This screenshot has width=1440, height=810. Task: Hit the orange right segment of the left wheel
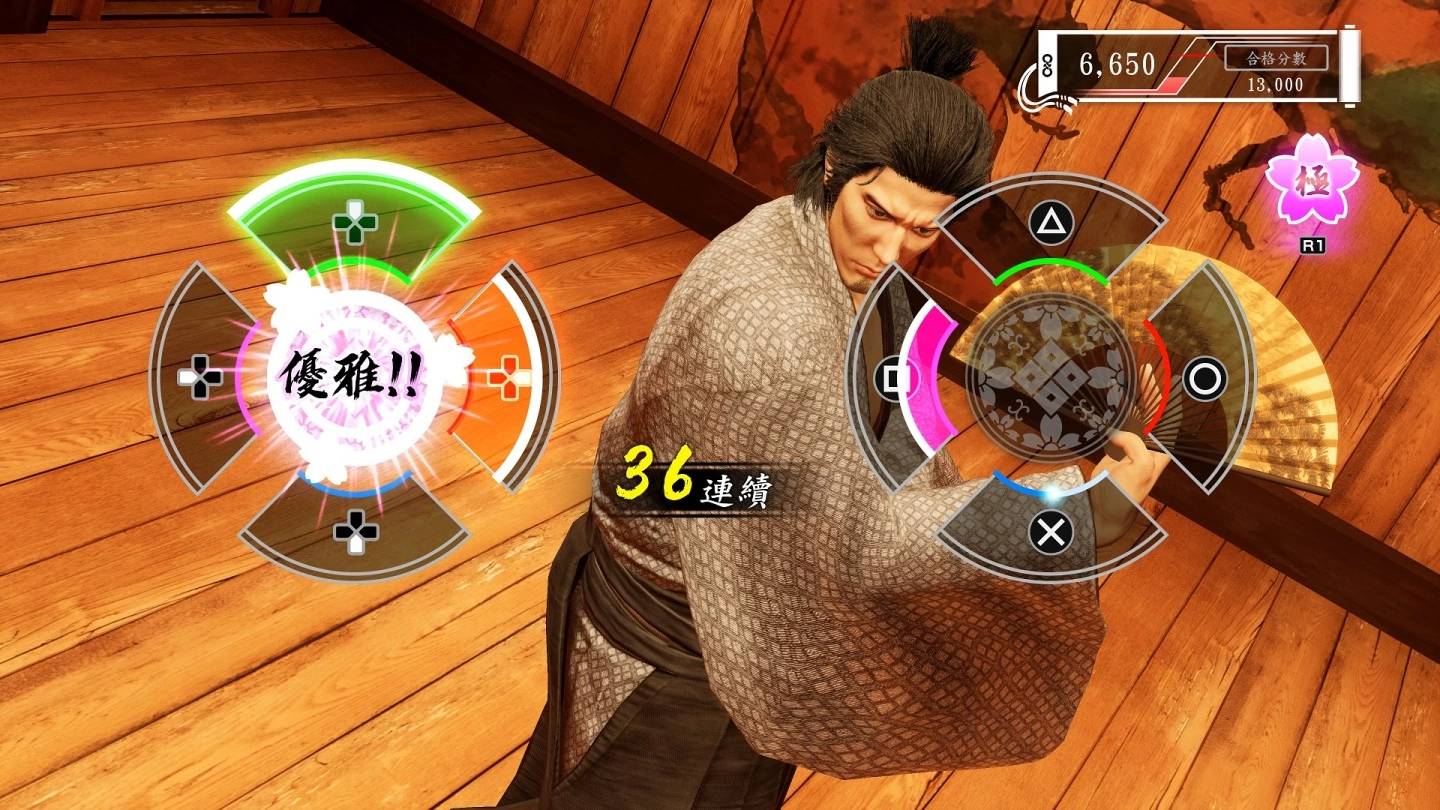507,376
